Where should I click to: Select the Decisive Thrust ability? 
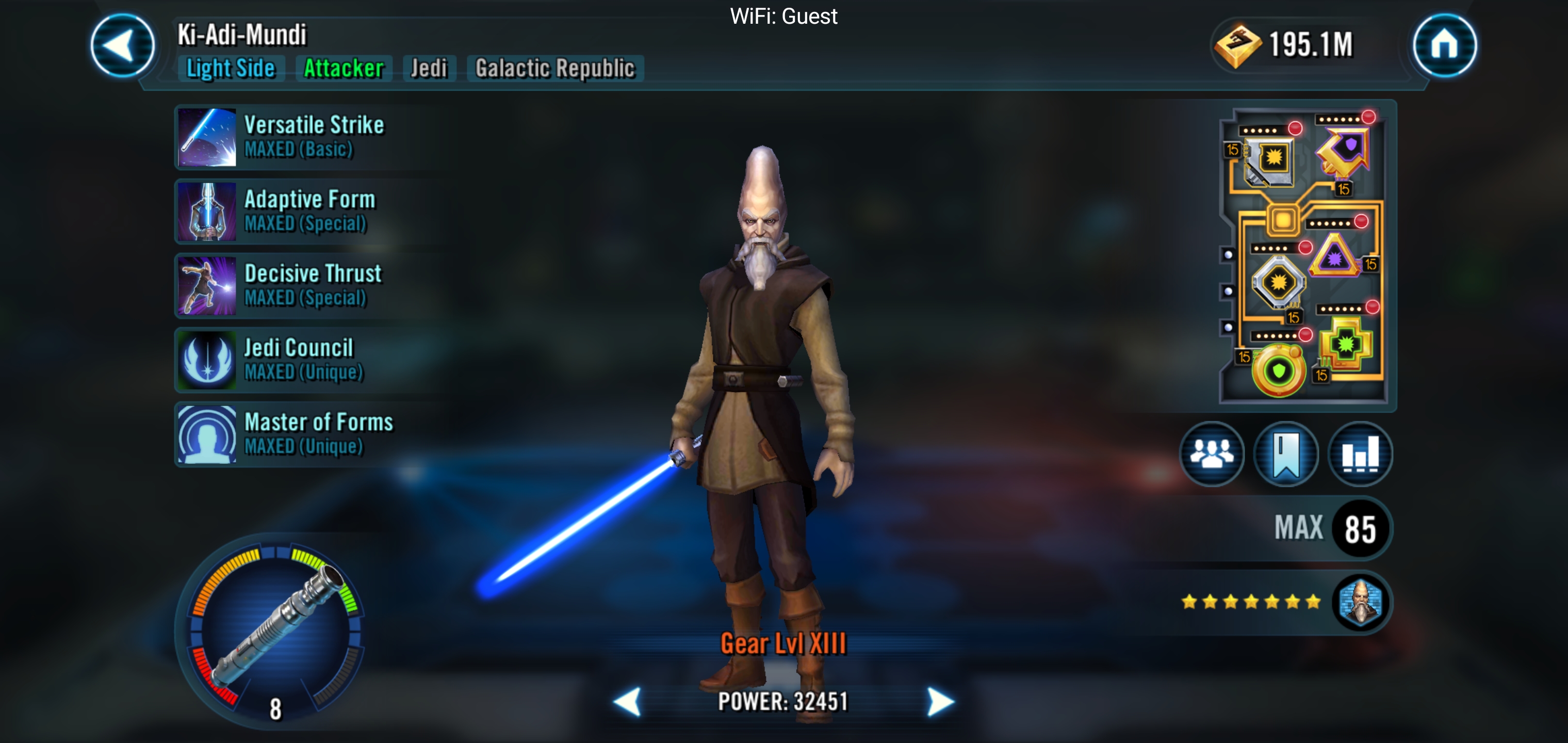point(304,286)
